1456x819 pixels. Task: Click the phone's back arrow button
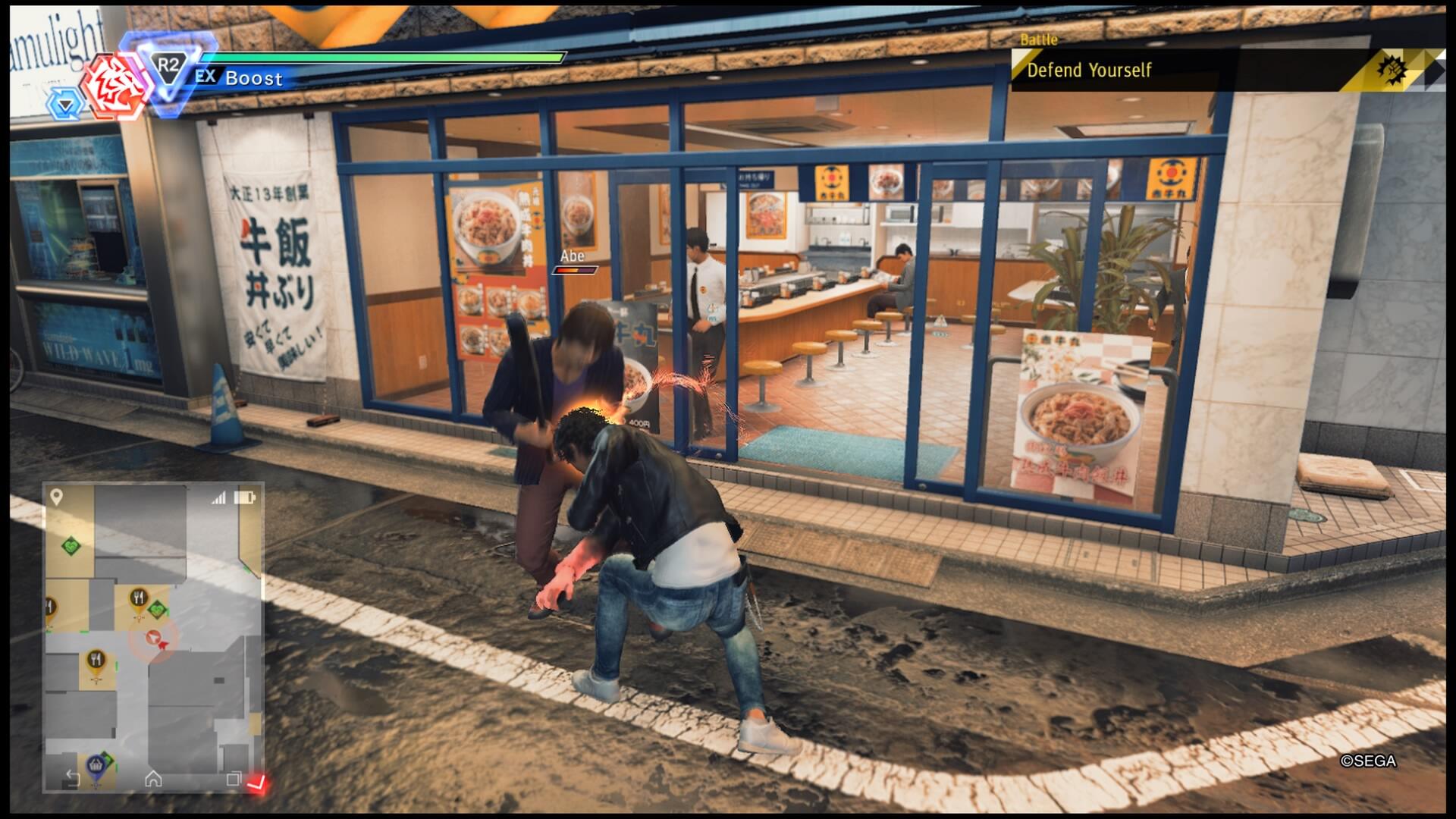pos(73,778)
